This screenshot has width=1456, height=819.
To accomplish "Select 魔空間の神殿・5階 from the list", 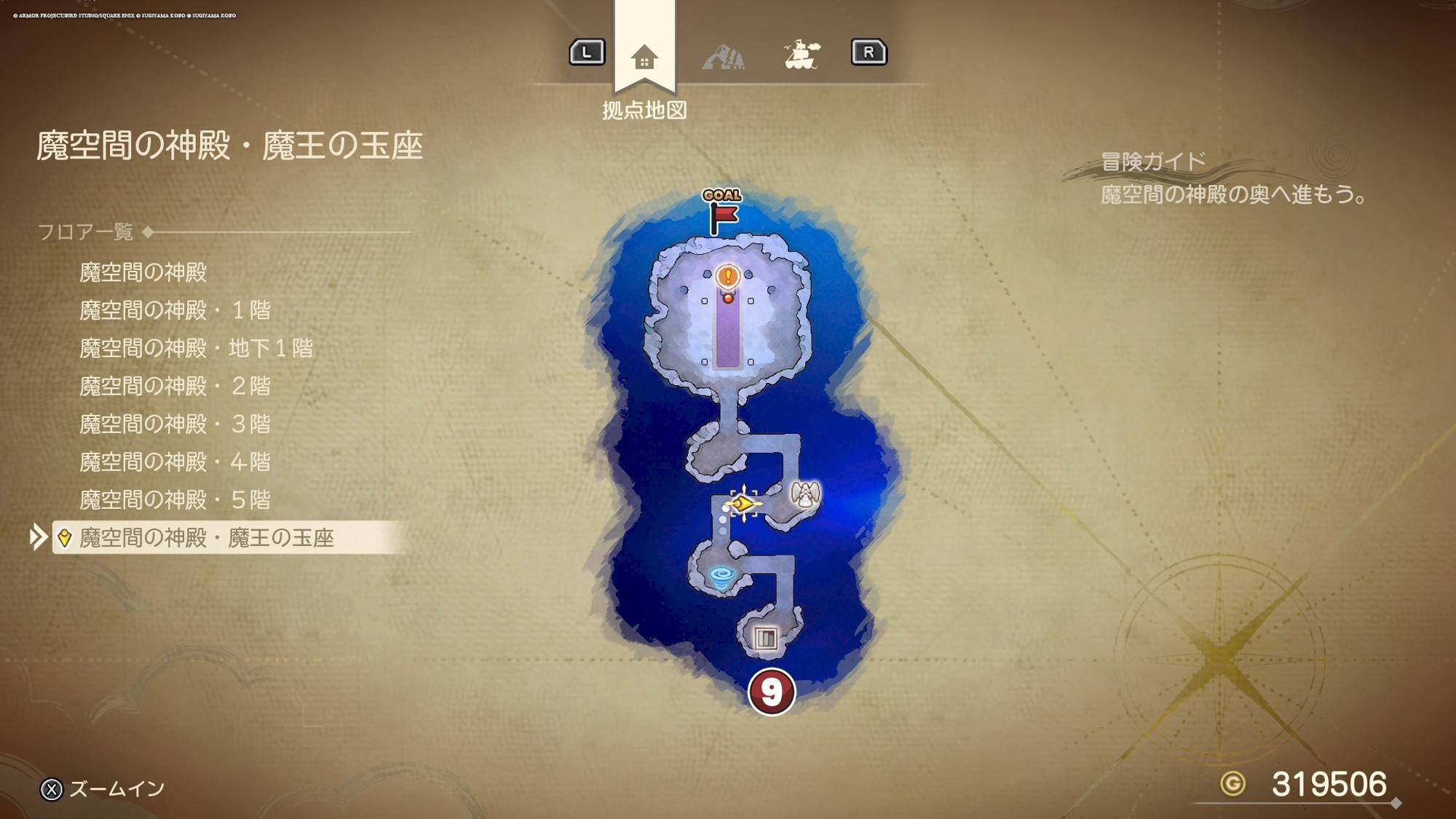I will point(175,499).
